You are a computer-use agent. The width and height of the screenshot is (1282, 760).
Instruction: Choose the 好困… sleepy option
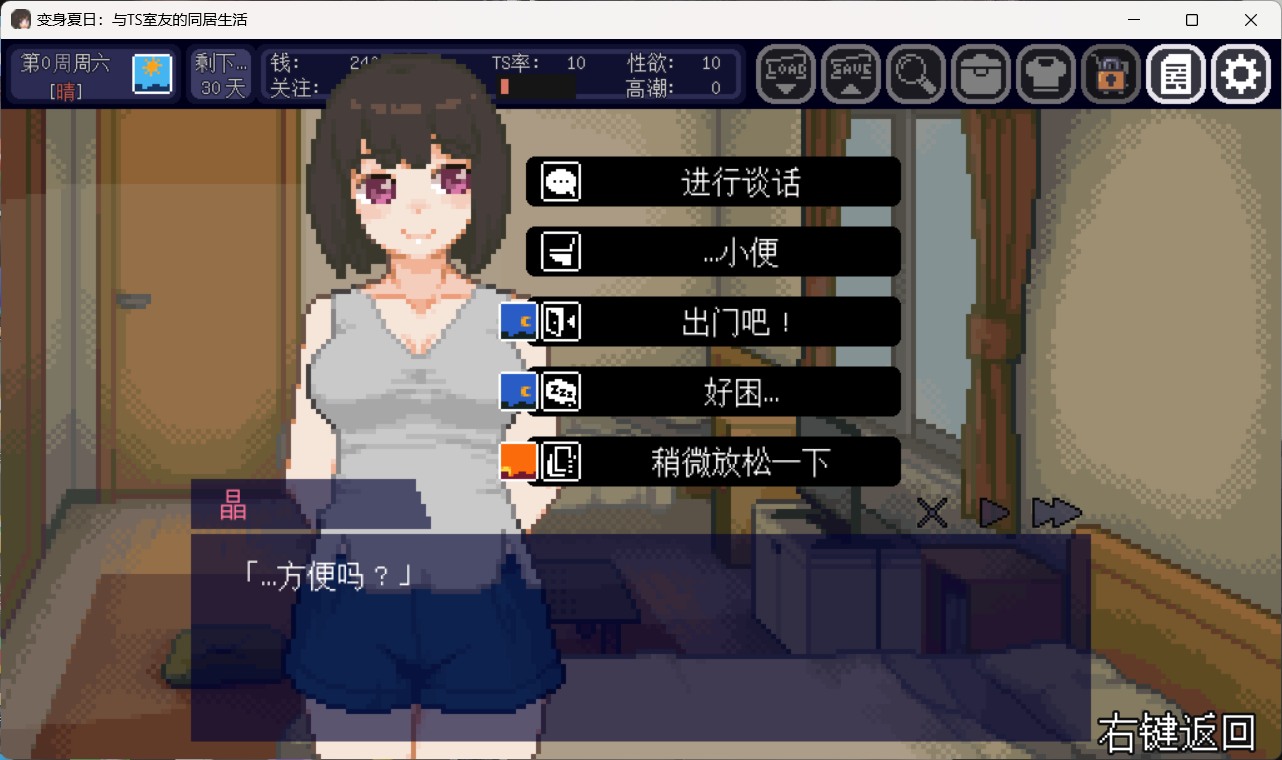click(x=713, y=392)
